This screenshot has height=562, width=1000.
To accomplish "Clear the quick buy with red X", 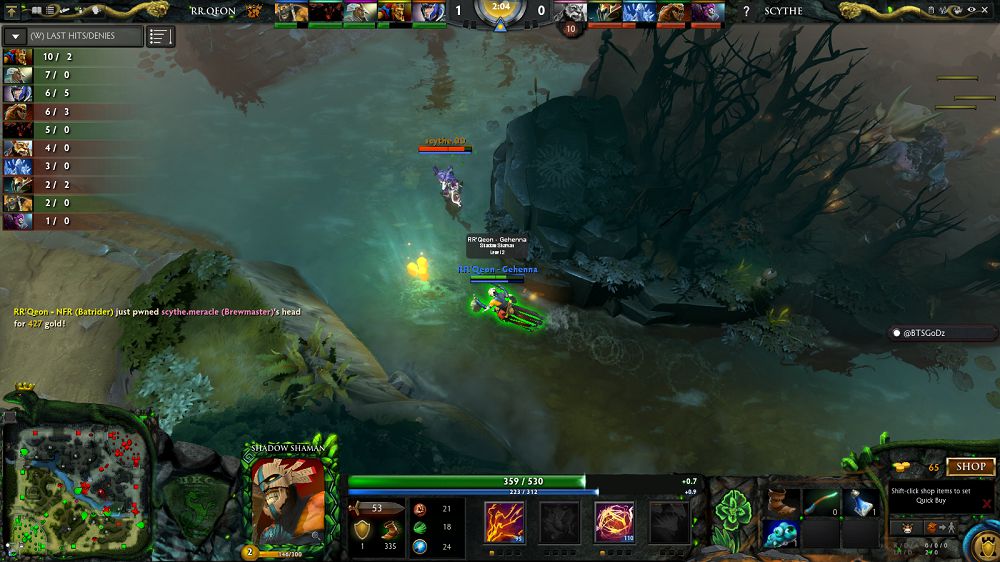I will pos(986,504).
